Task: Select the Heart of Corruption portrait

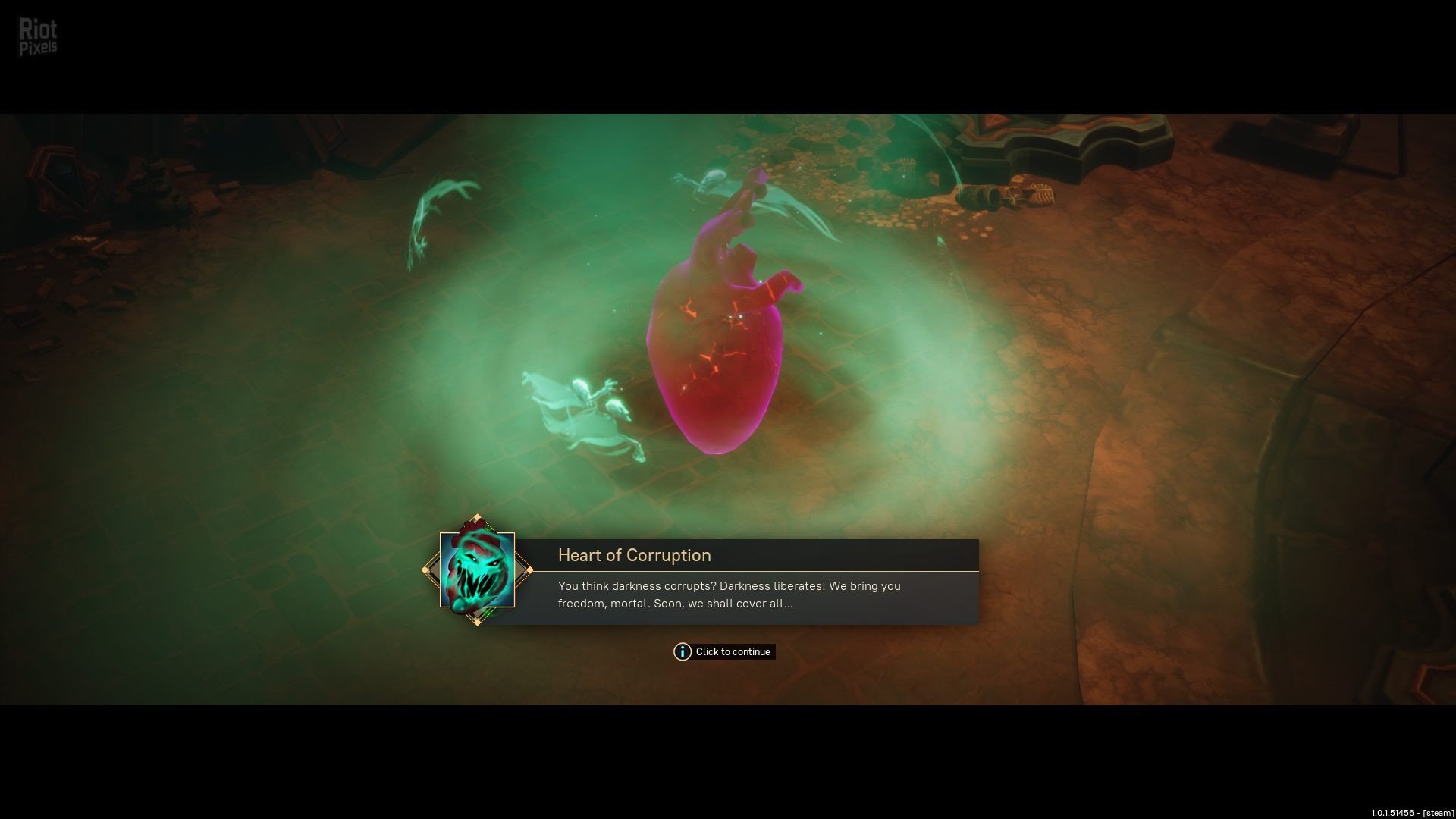Action: click(477, 570)
